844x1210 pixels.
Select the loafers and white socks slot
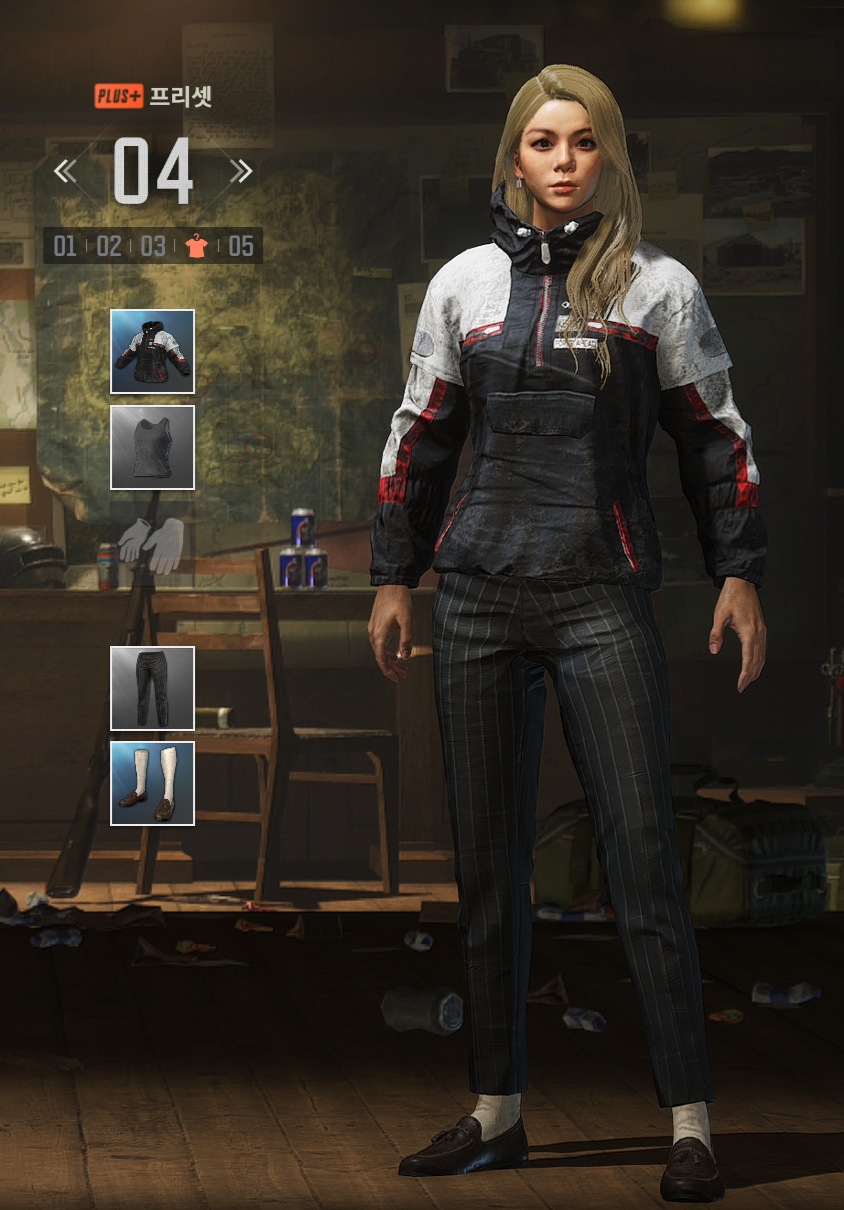pyautogui.click(x=152, y=783)
